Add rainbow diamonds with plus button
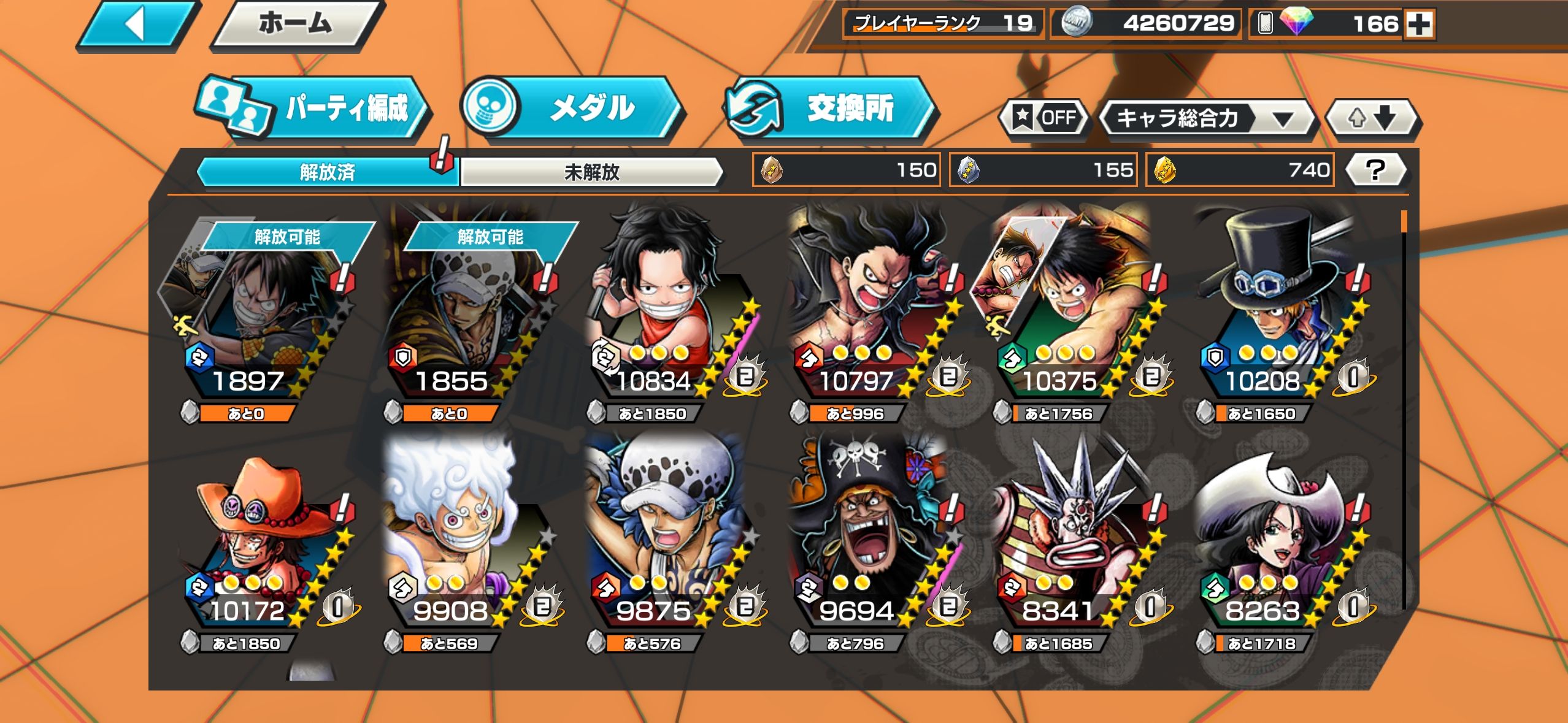The height and width of the screenshot is (723, 1568). (x=1420, y=25)
